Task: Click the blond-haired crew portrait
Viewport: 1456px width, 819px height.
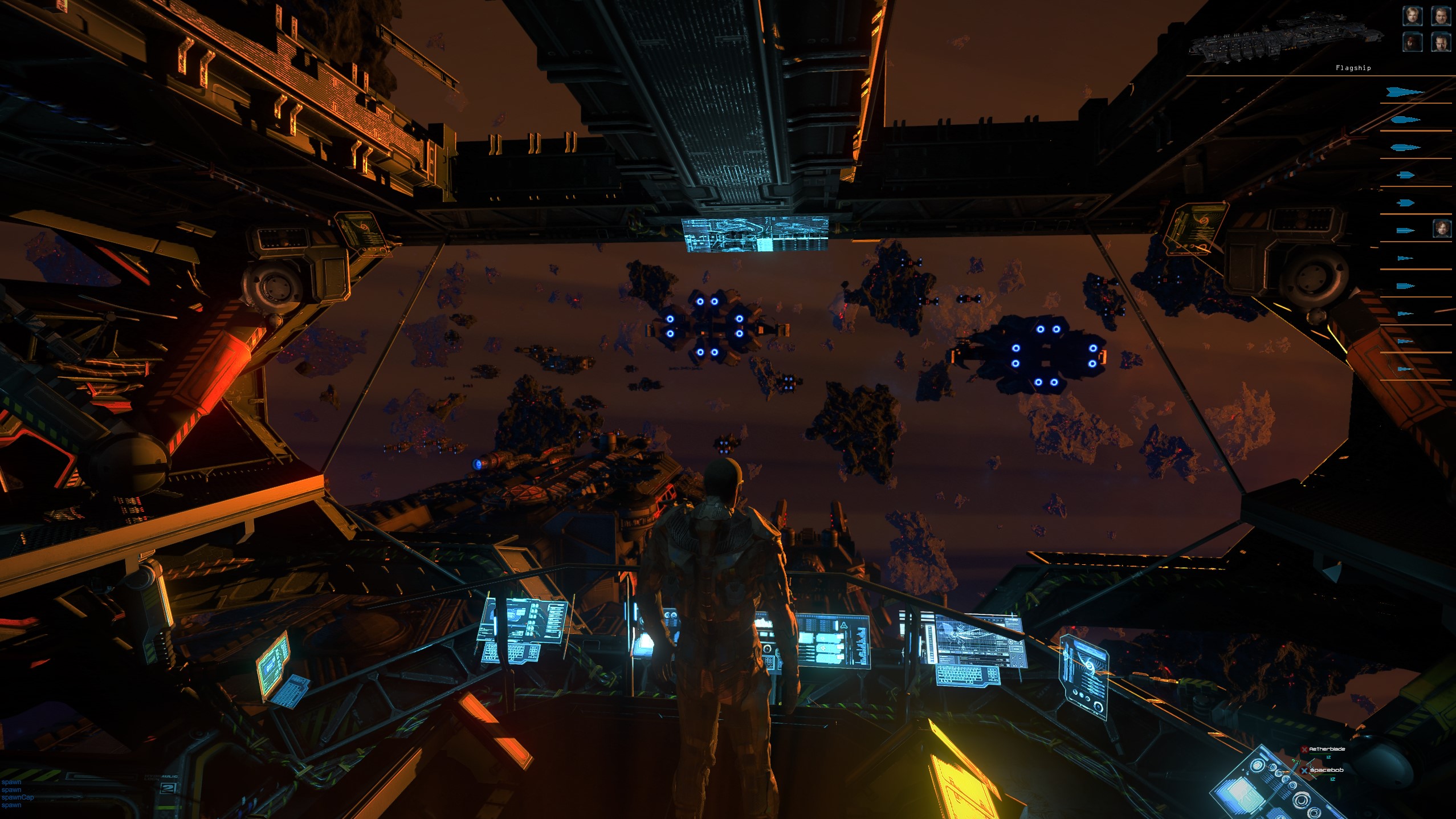Action: 1412,16
